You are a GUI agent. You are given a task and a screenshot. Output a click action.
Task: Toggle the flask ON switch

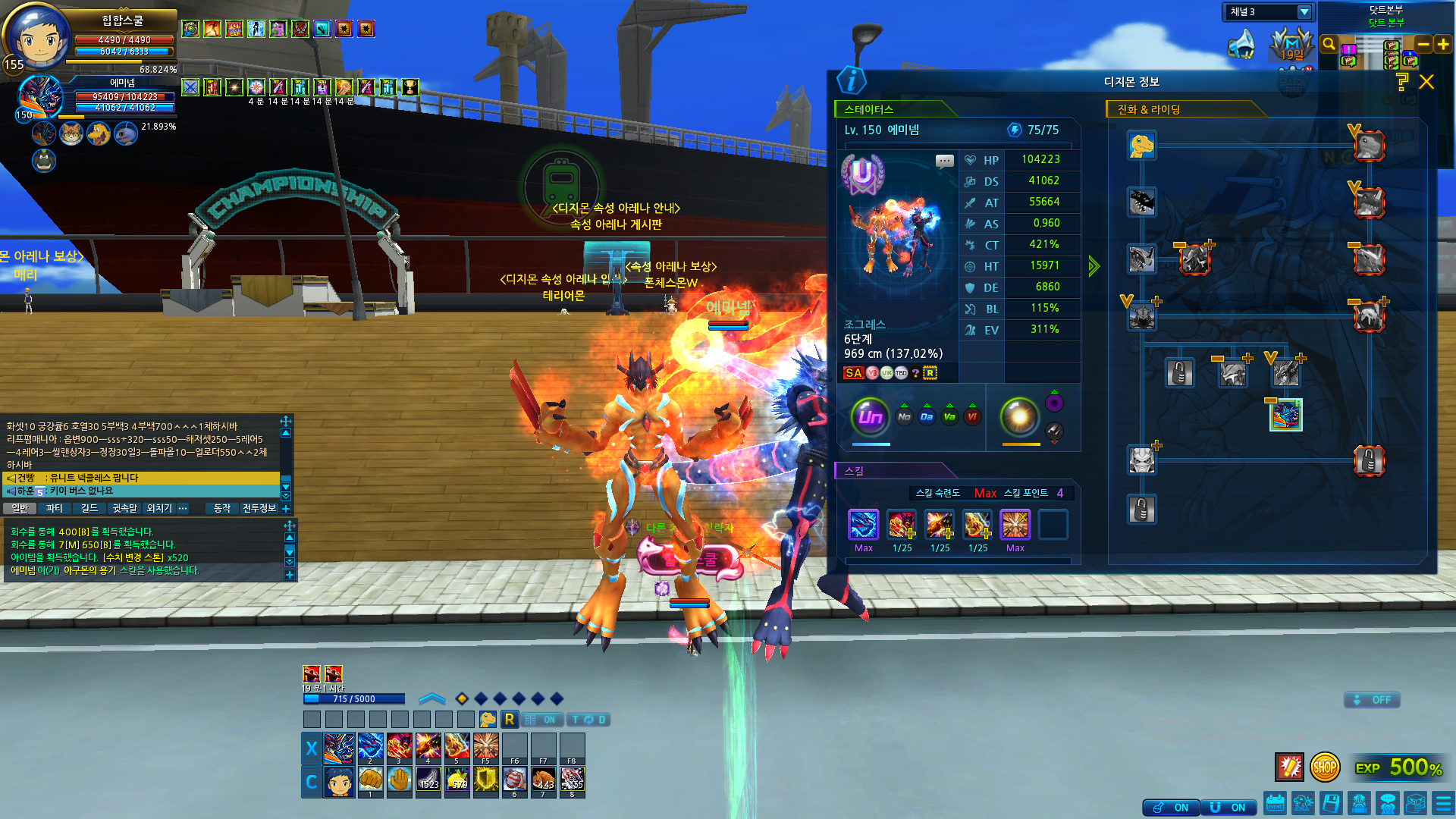coord(1171,808)
